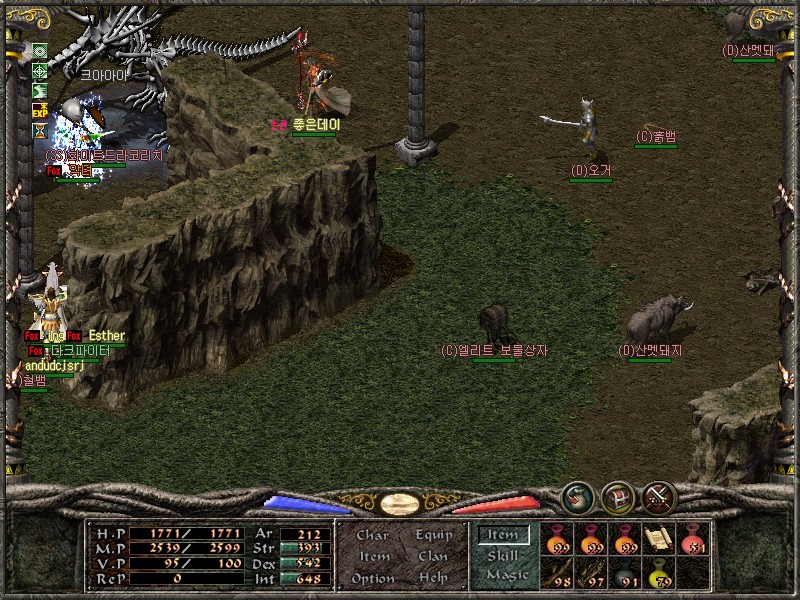Viewport: 800px width, 600px height.
Task: Select the highlighted Item quickbar tab
Action: (504, 535)
